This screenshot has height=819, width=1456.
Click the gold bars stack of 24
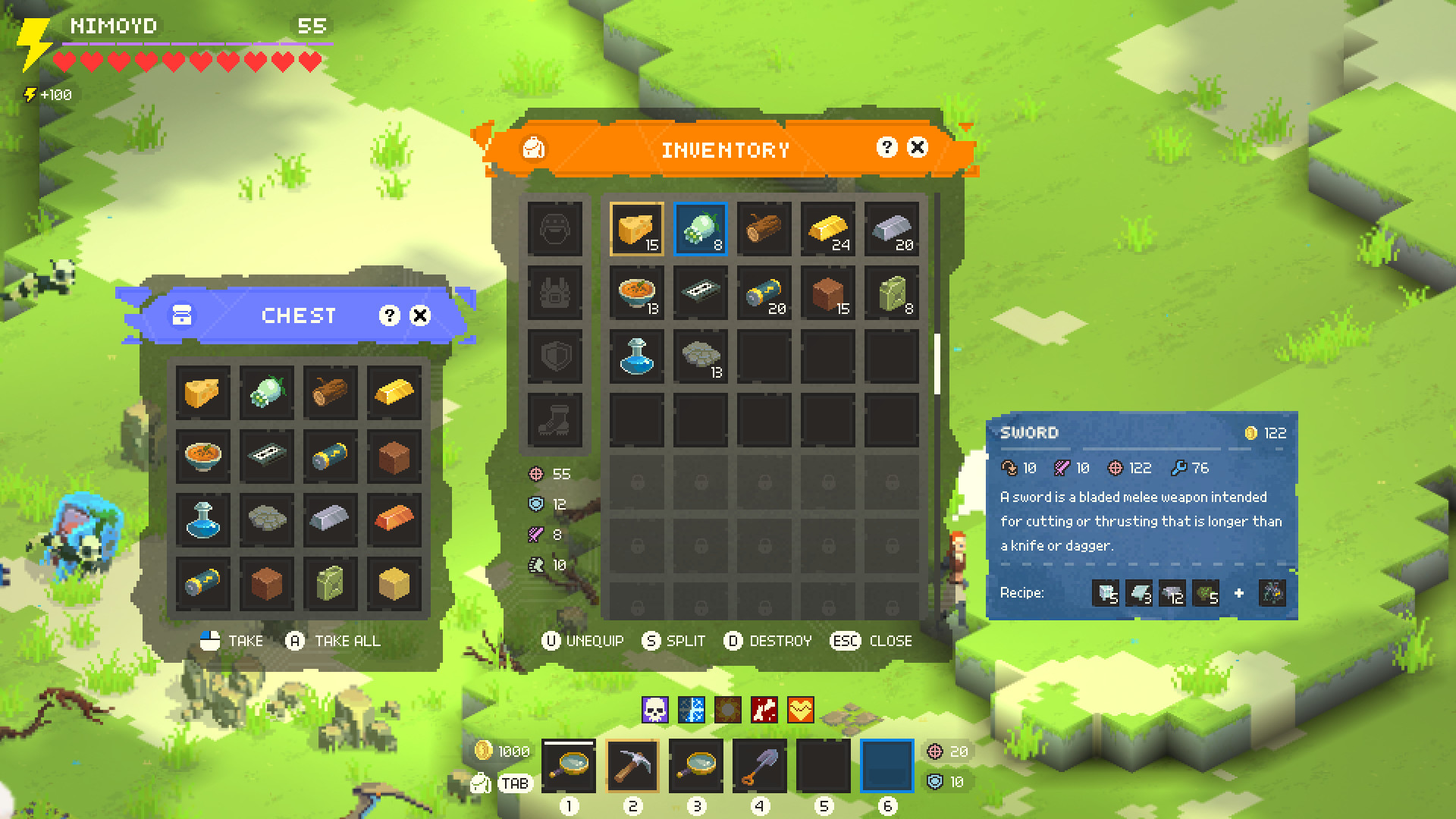[827, 228]
